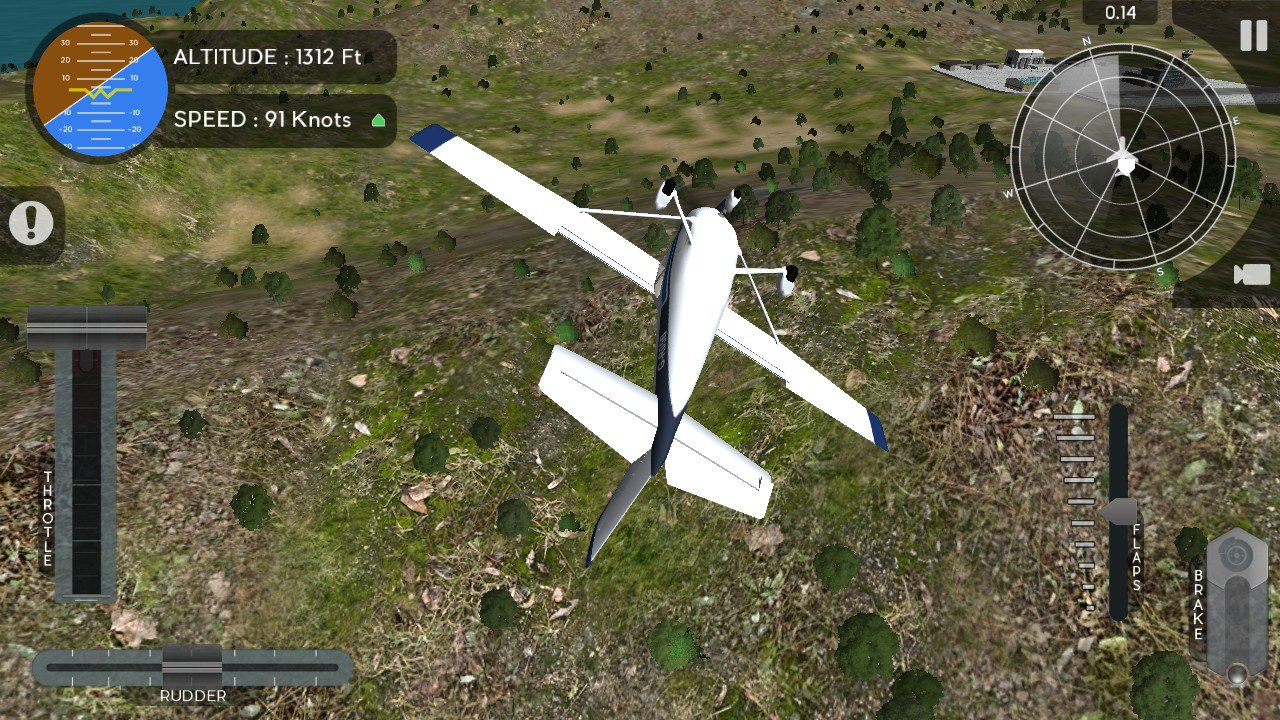This screenshot has height=720, width=1280.
Task: Apply the brake control
Action: coord(1236,605)
